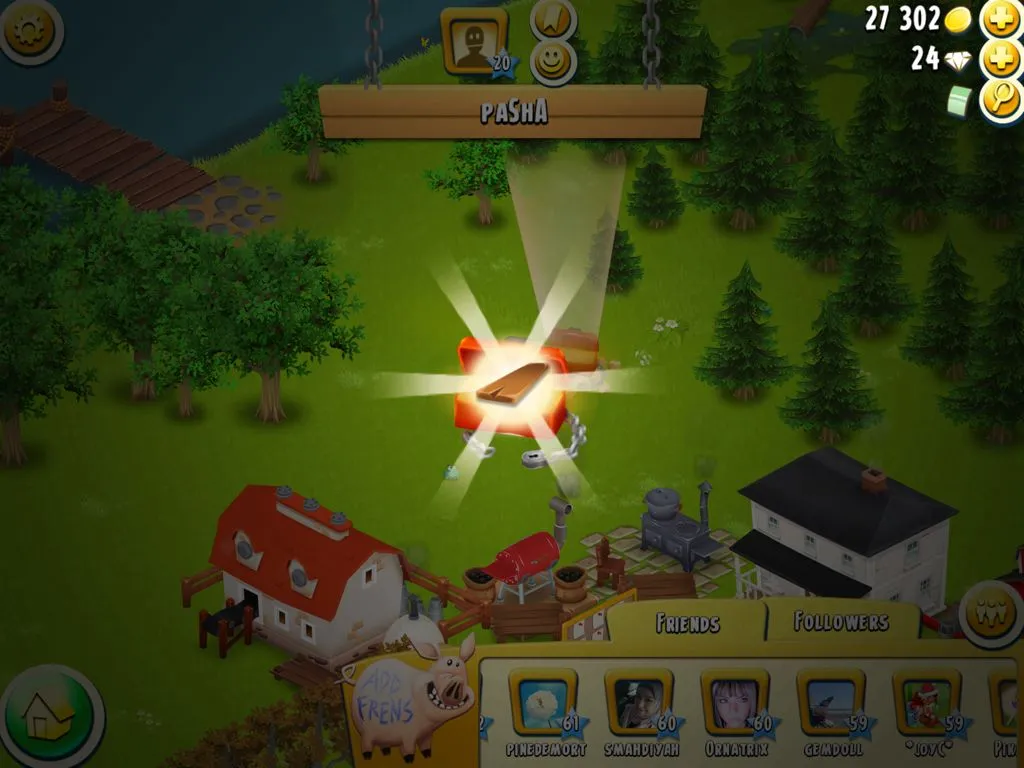Visit friend Pinedemort's farm
The height and width of the screenshot is (768, 1024).
tap(541, 702)
